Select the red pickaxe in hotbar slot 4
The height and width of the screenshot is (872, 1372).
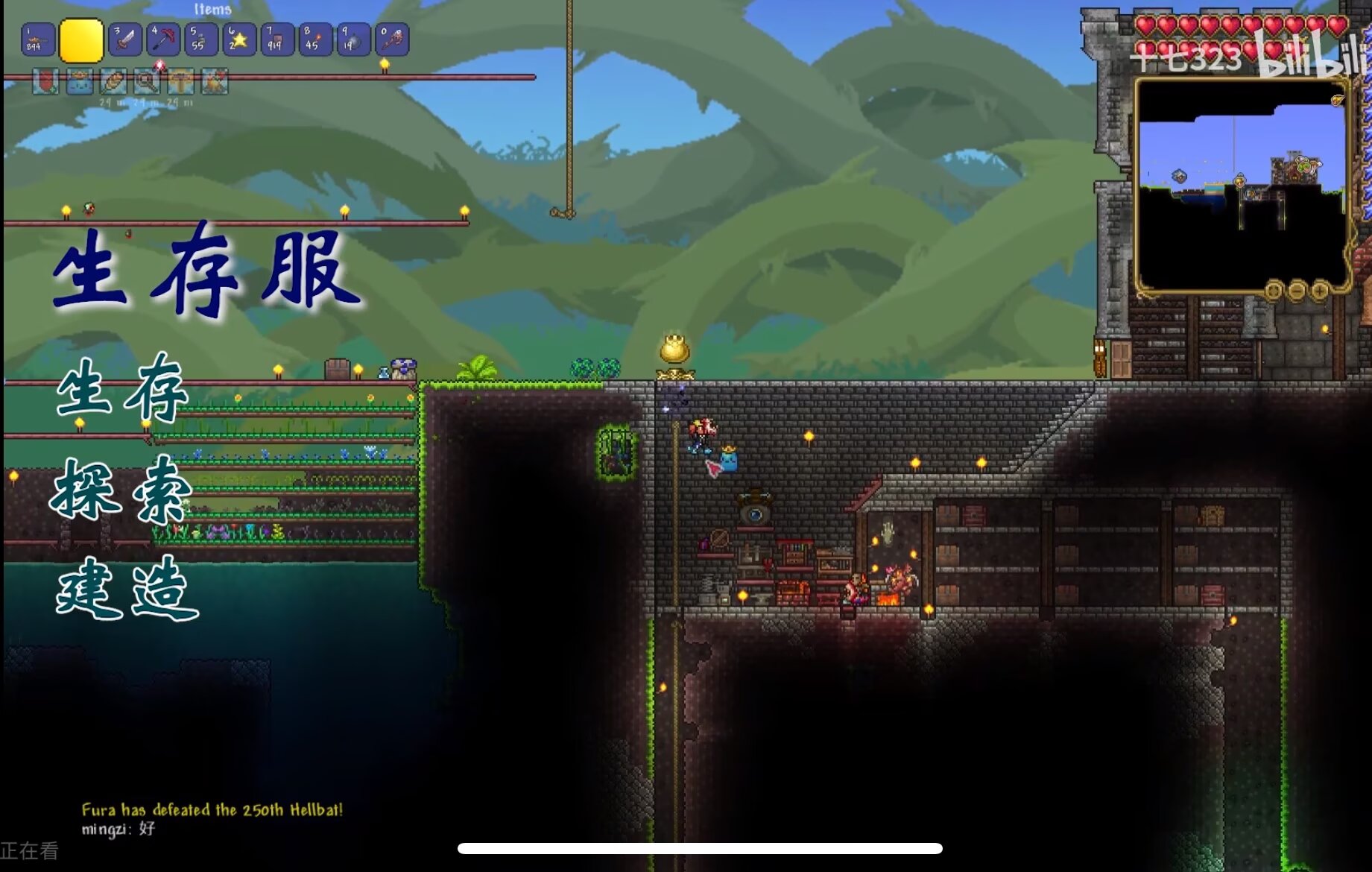[163, 40]
